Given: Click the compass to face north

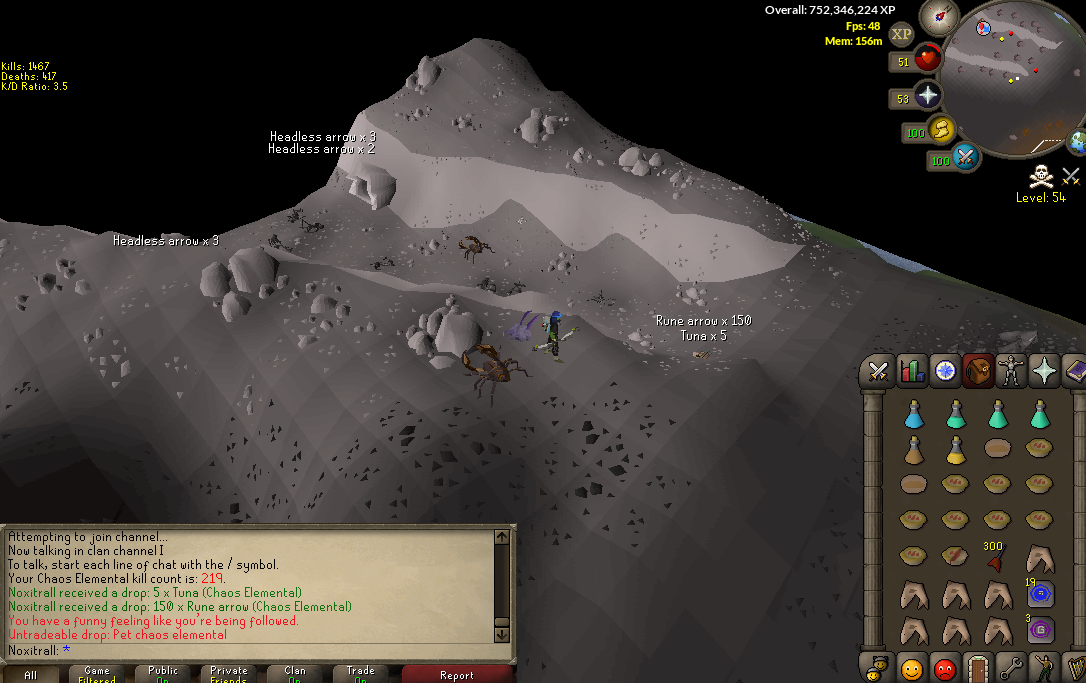Looking at the screenshot, I should (x=941, y=17).
